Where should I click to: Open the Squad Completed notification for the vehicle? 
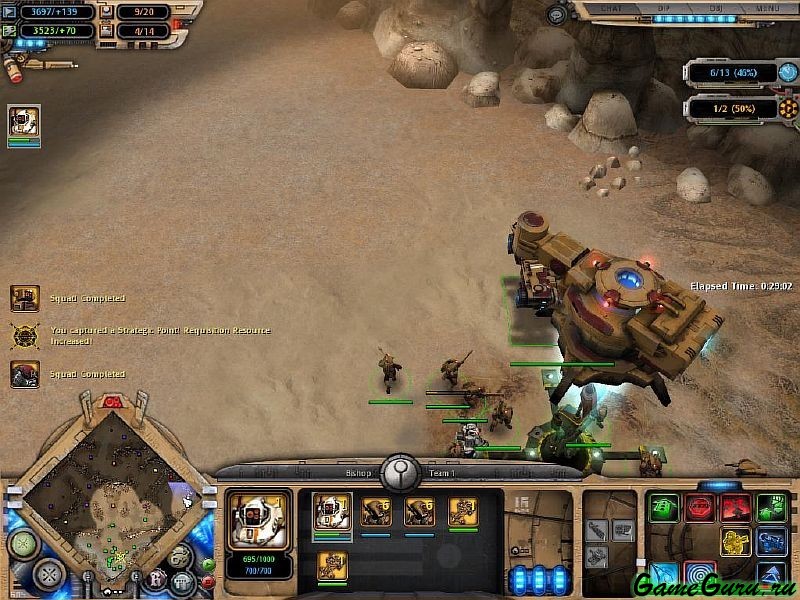[25, 298]
